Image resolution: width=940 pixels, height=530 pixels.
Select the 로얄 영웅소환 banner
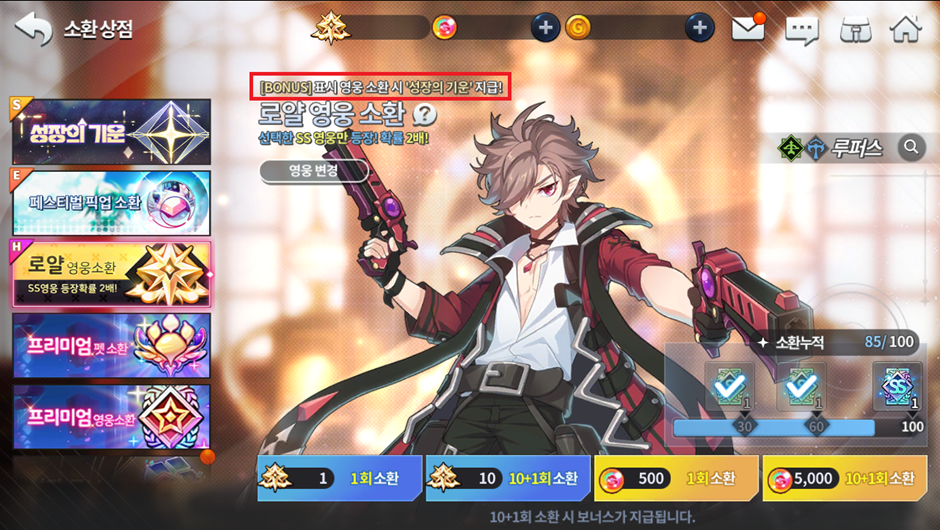pyautogui.click(x=111, y=274)
